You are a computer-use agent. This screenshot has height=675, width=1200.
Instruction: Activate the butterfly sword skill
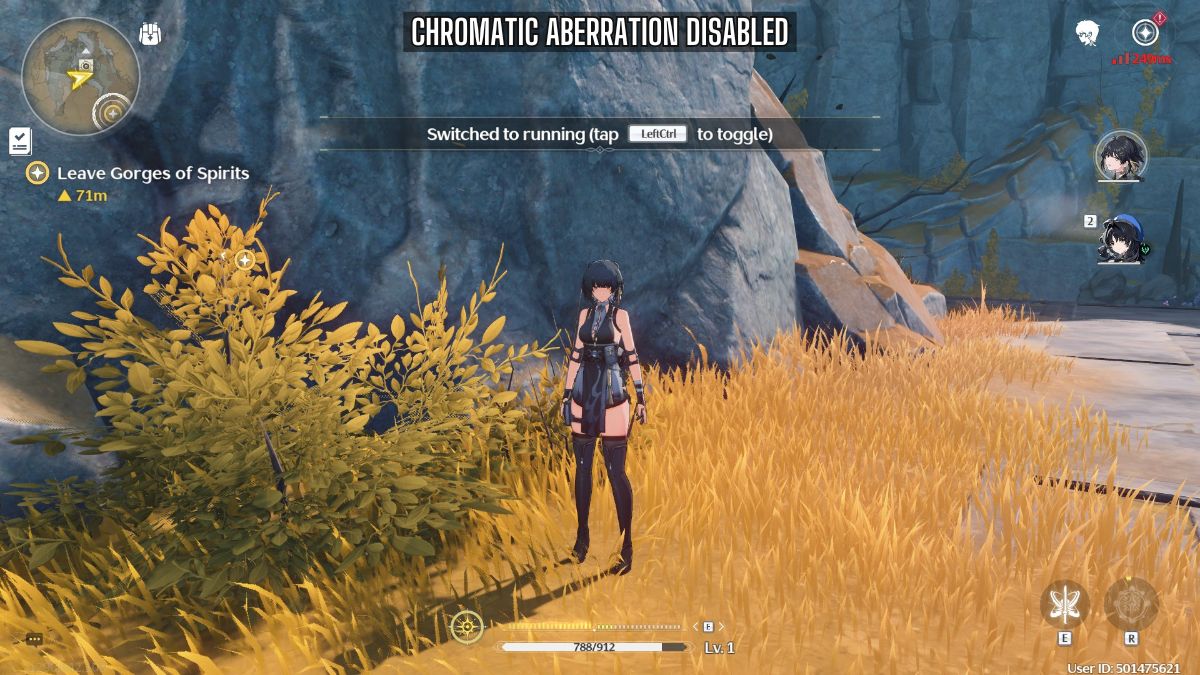(x=1065, y=603)
